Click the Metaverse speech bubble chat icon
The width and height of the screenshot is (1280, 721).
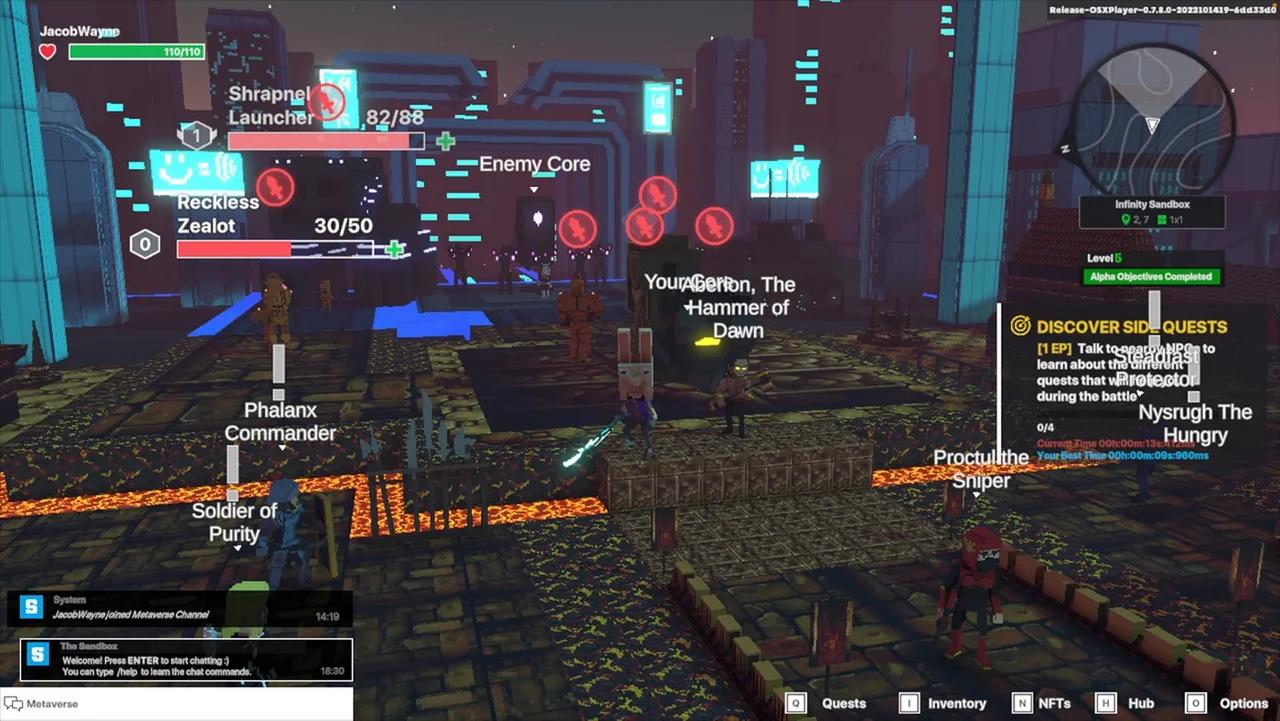(14, 704)
